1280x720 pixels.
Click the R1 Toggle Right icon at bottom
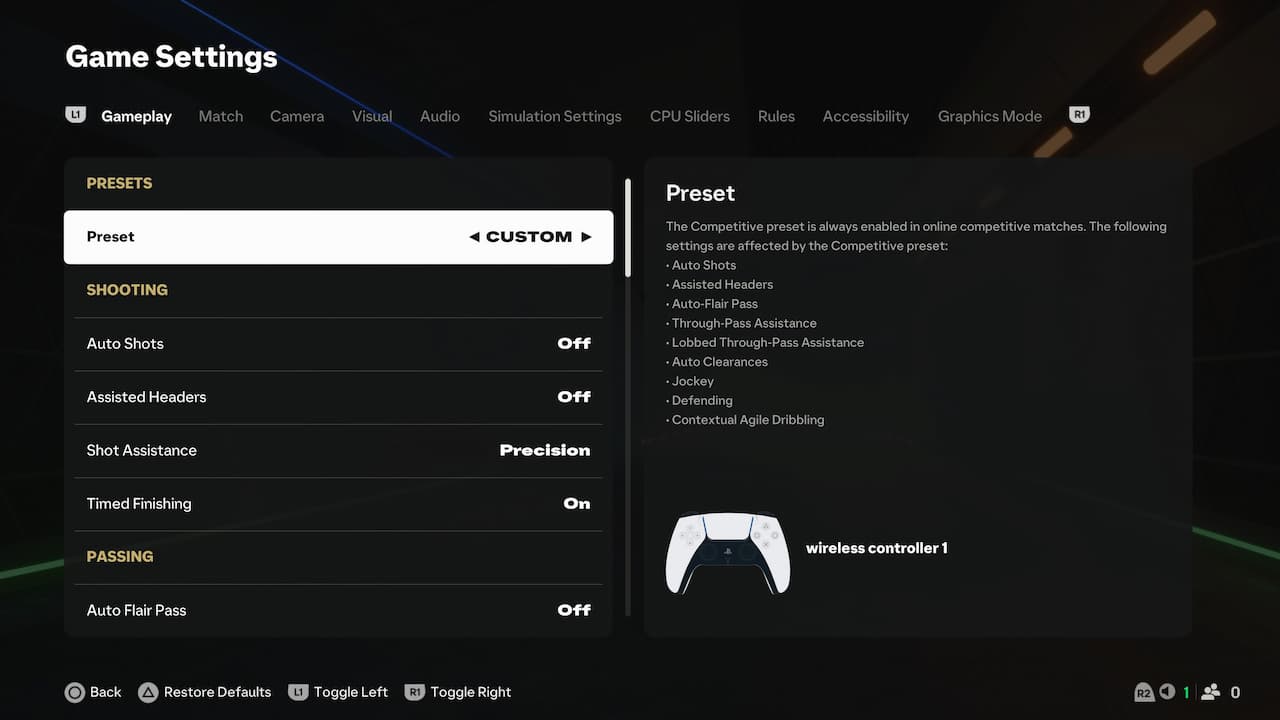coord(414,691)
